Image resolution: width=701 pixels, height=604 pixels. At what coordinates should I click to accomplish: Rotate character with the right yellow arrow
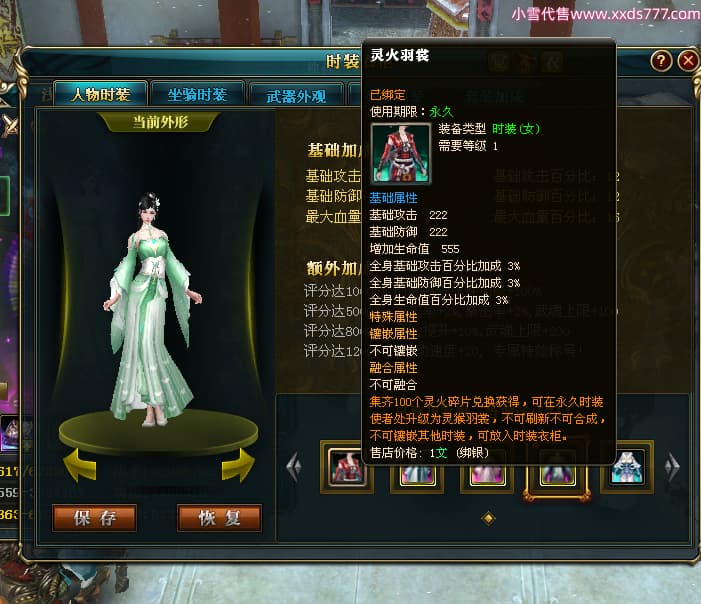pyautogui.click(x=237, y=464)
